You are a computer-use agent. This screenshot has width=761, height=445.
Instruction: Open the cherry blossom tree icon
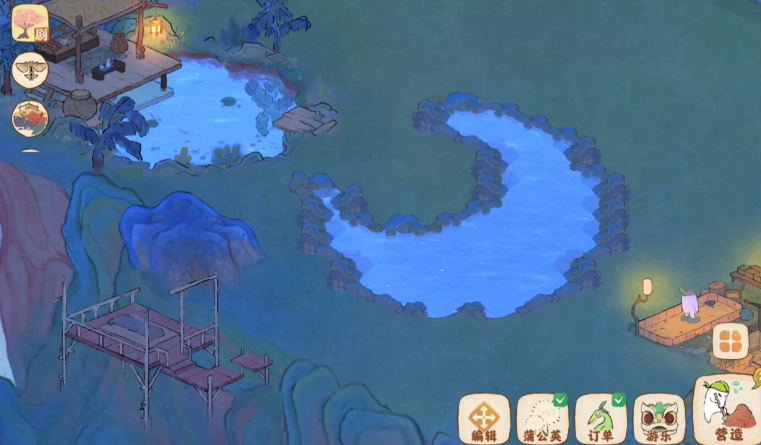tap(30, 23)
